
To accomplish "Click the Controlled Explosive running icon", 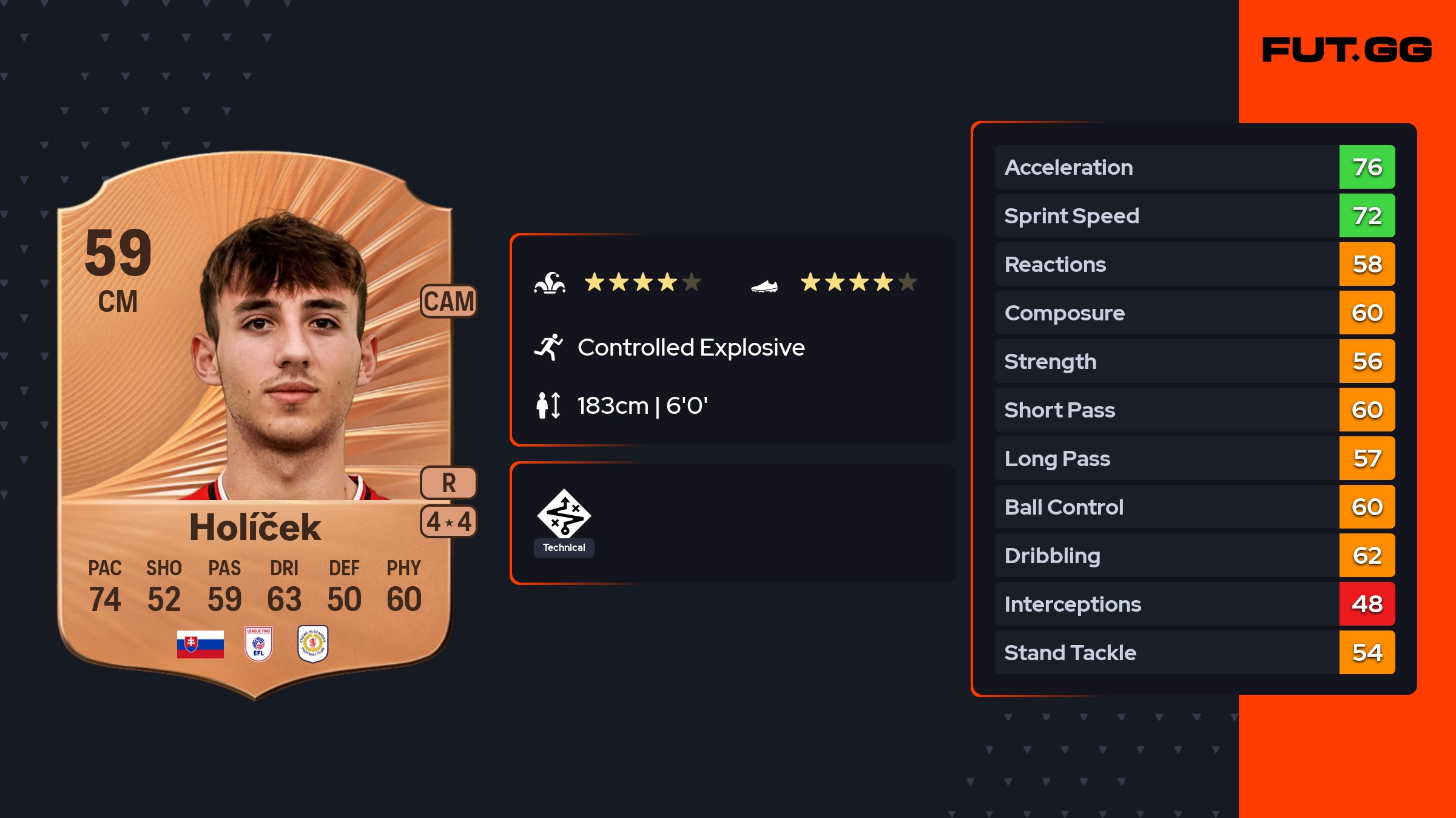I will coord(548,347).
